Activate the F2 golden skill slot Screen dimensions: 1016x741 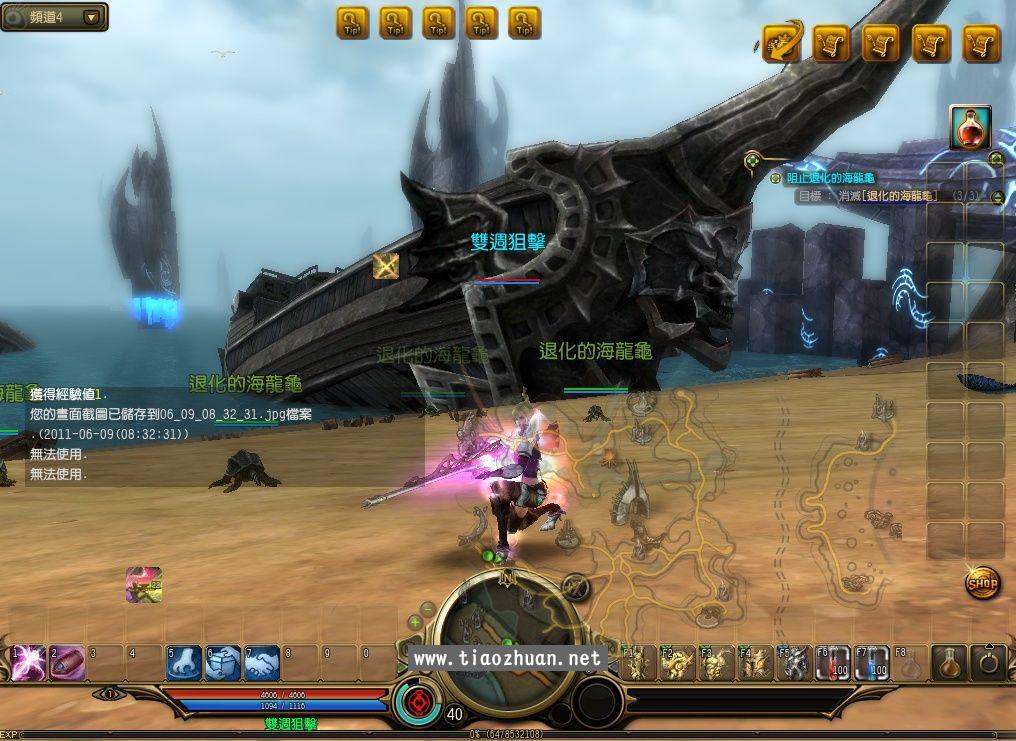[677, 663]
